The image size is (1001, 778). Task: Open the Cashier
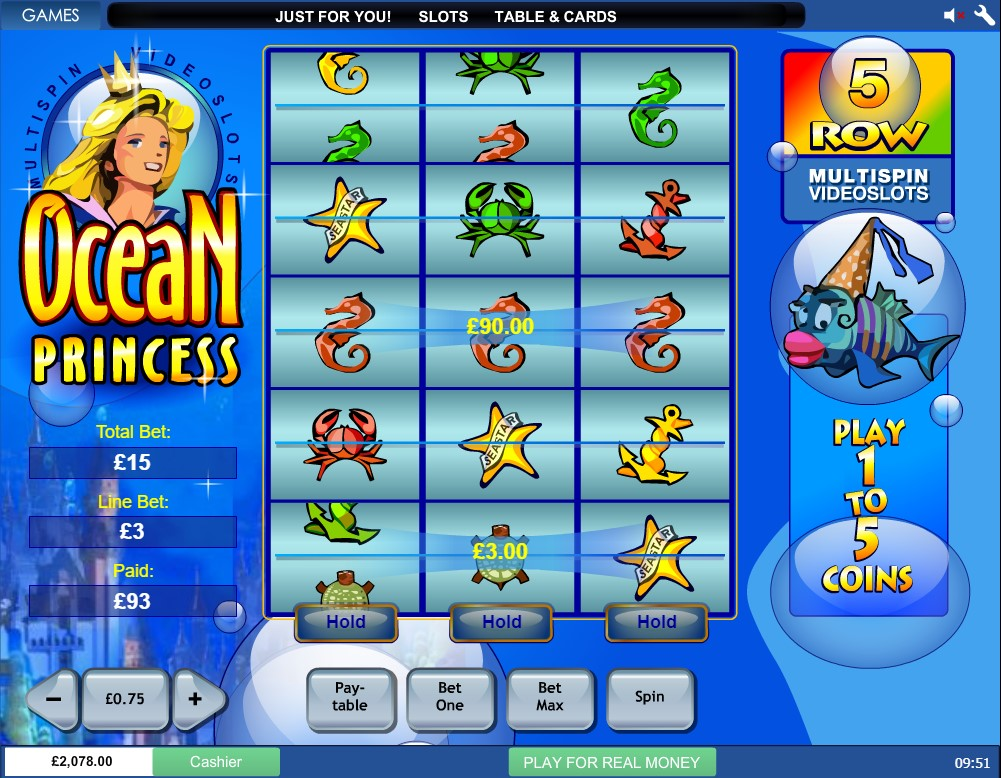pos(216,762)
